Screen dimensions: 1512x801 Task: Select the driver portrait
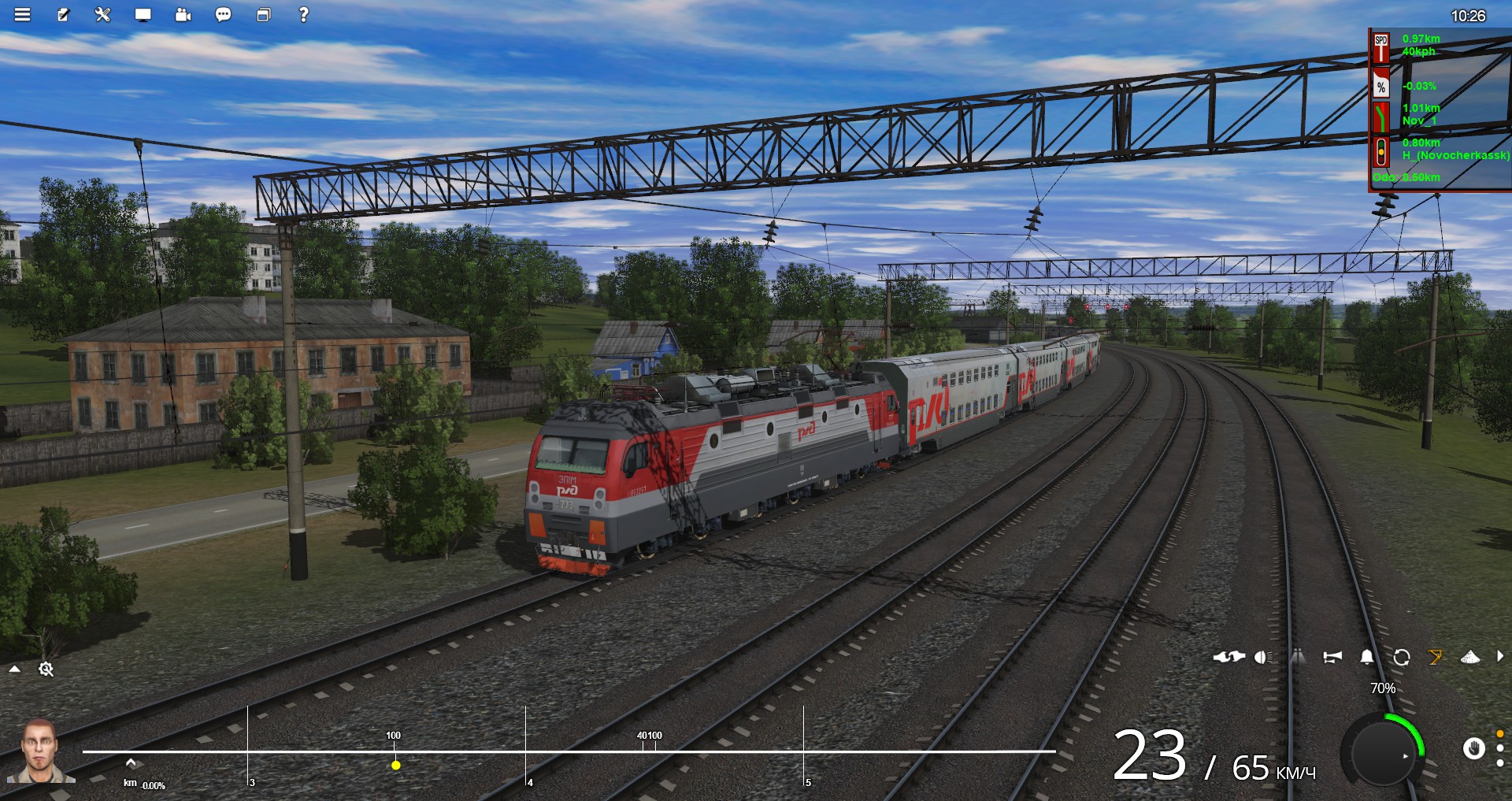pyautogui.click(x=39, y=751)
